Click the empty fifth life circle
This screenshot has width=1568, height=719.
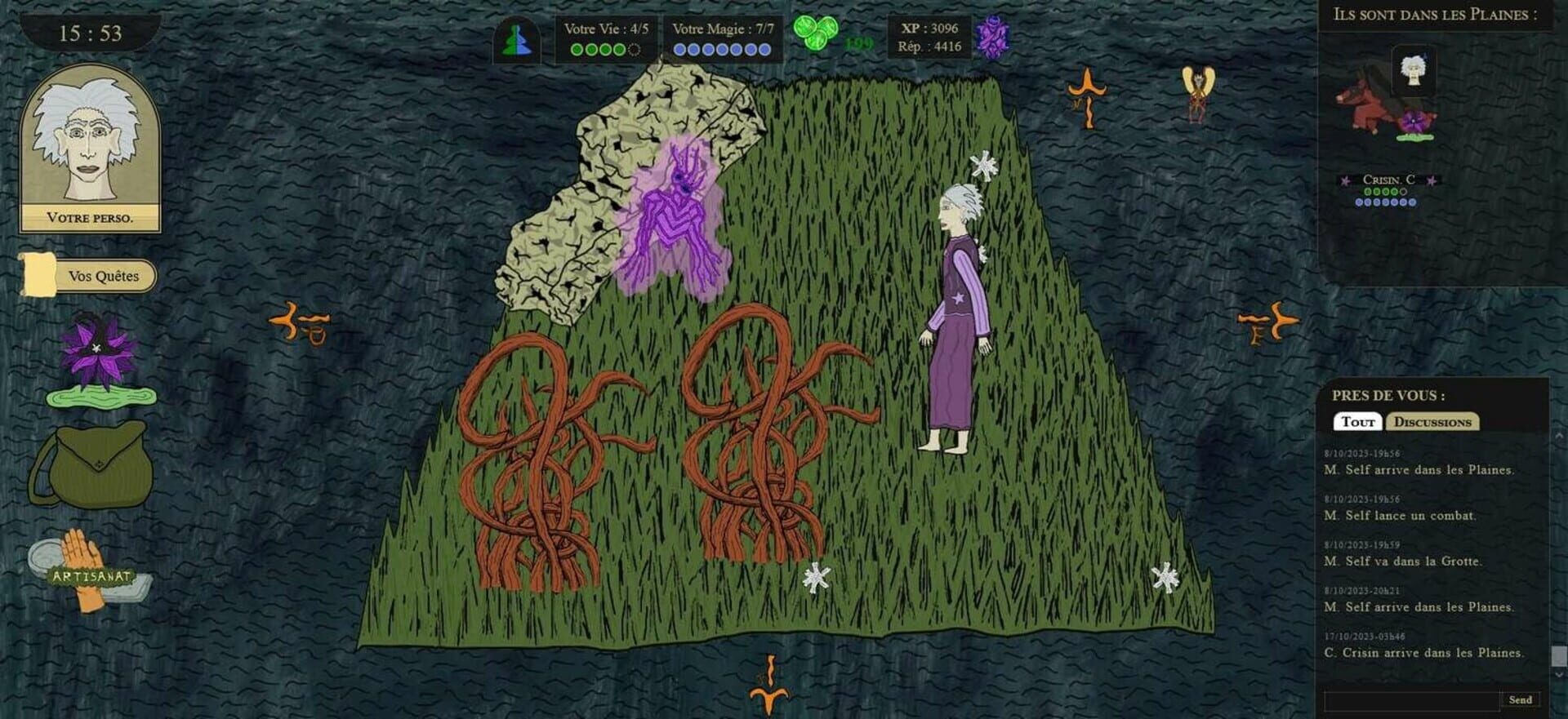(x=635, y=51)
